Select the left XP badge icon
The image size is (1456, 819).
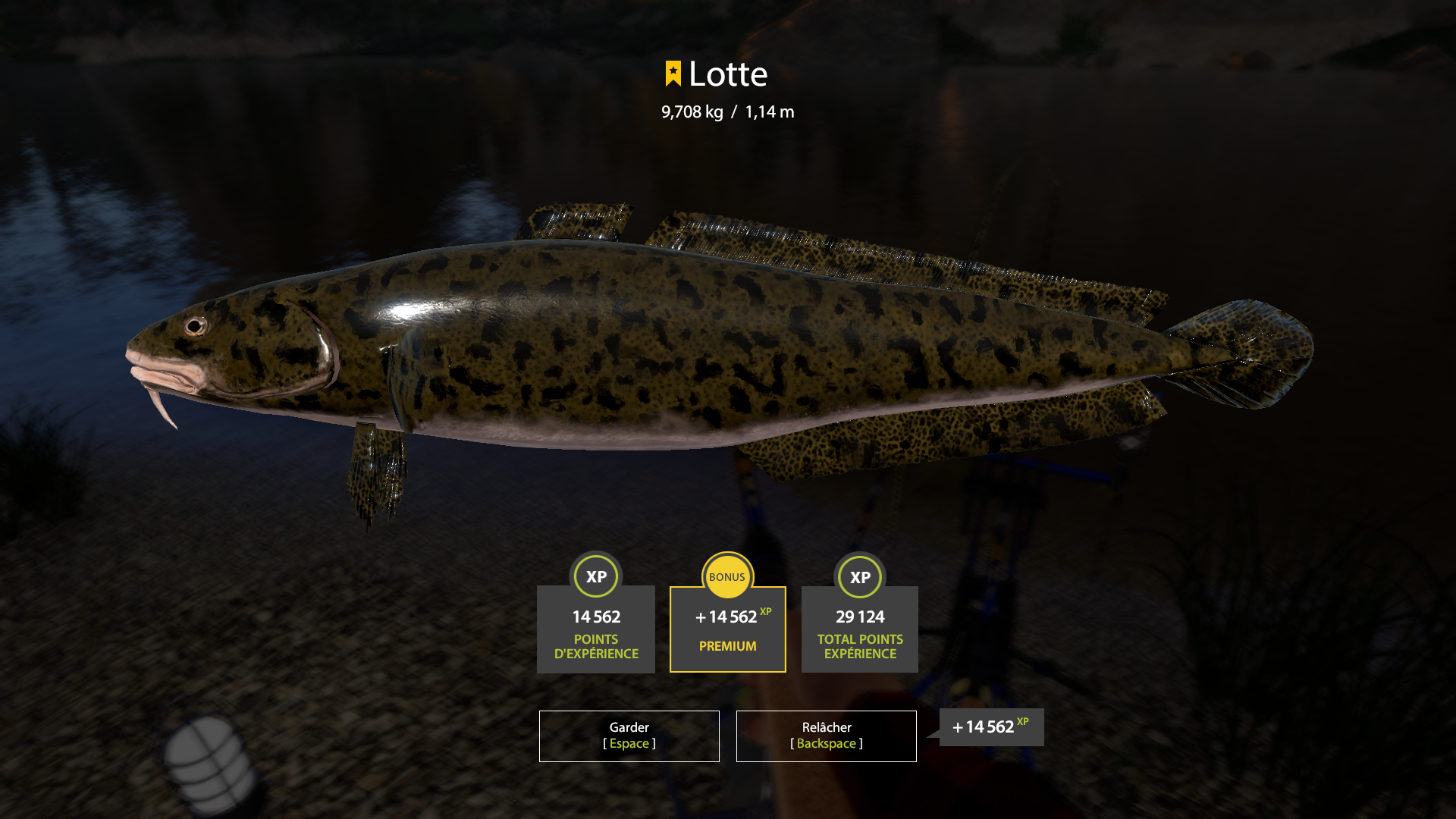click(596, 576)
